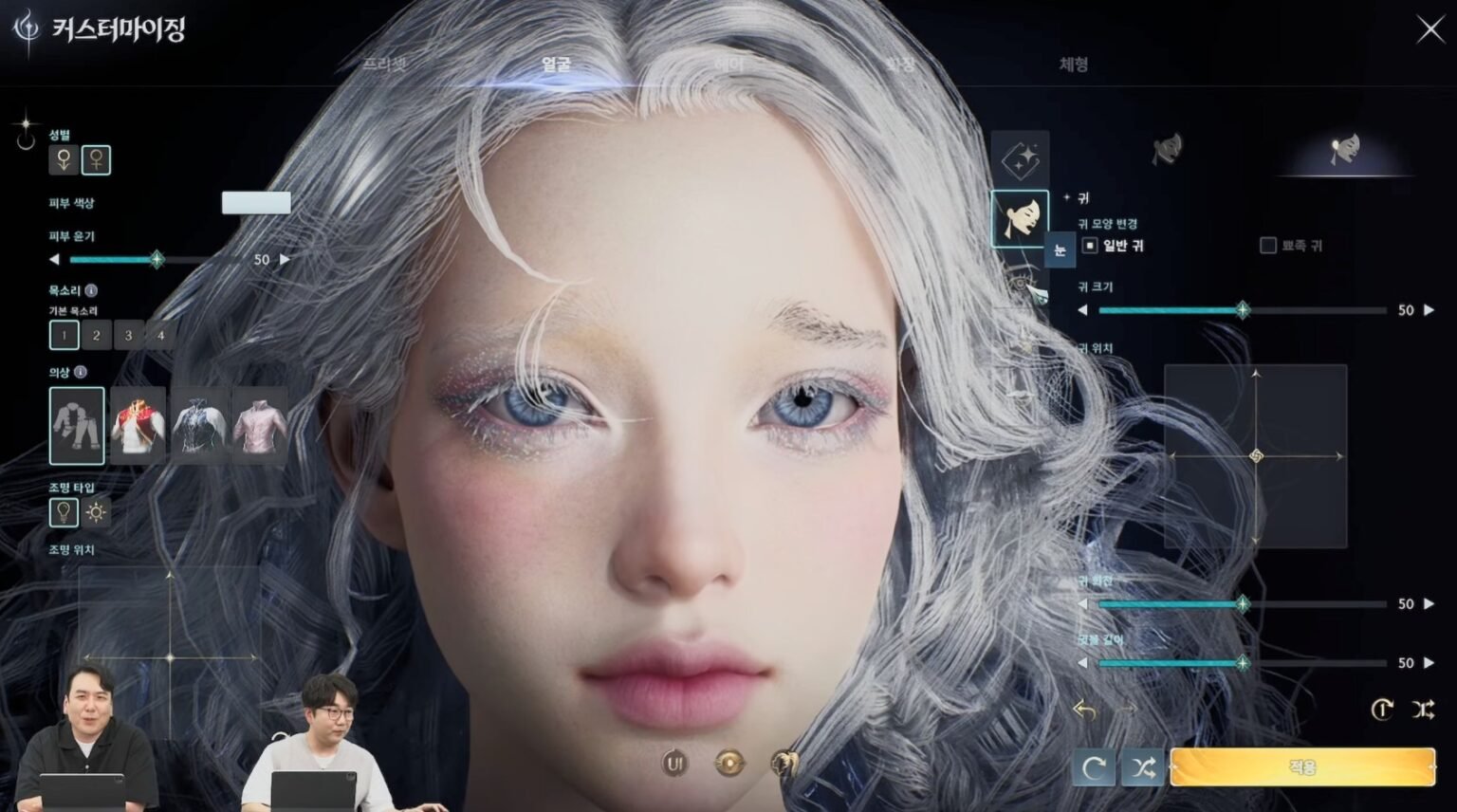Select the female gender symbol
Viewport: 1457px width, 812px height.
coord(94,160)
